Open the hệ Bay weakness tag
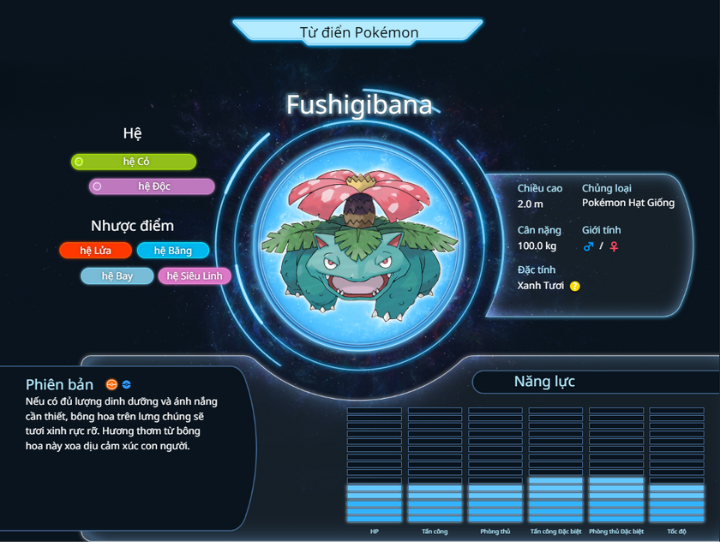 coord(117,276)
